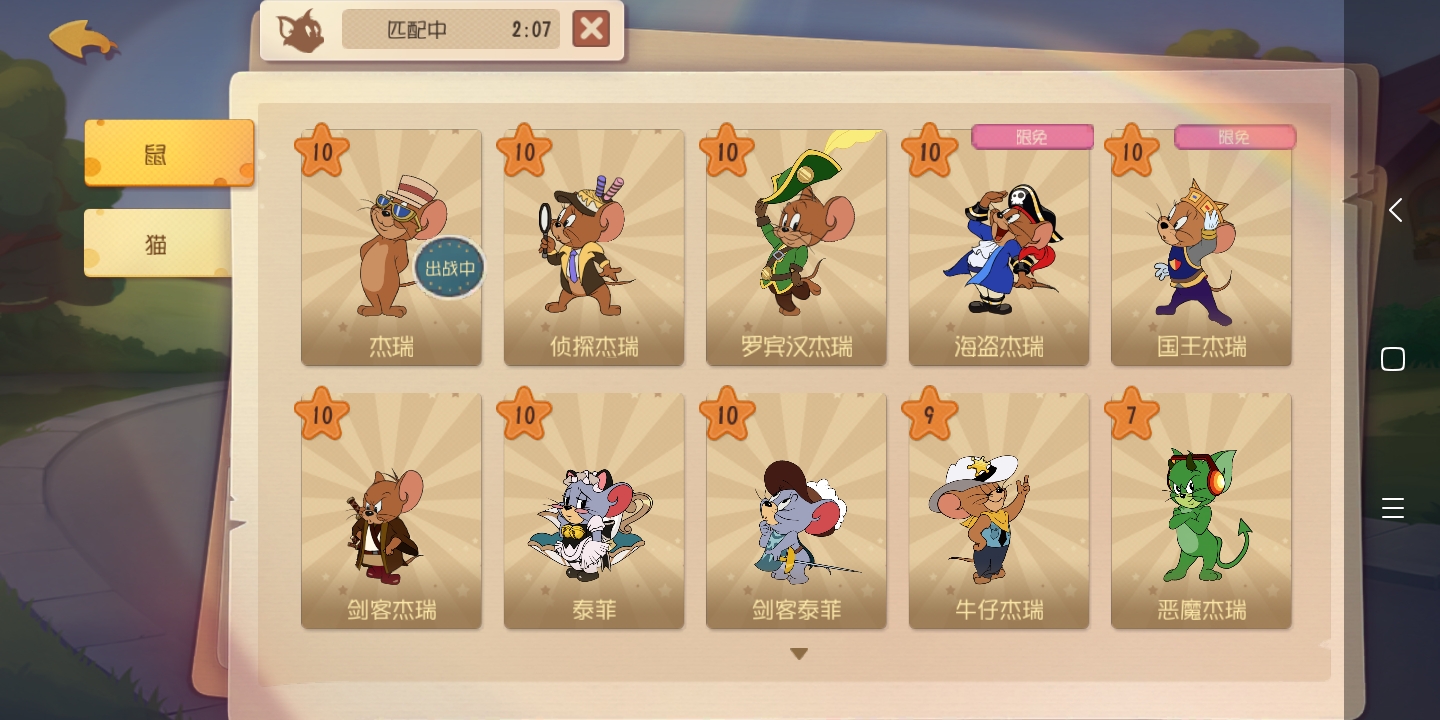Click the 出战中 badge on Jerry's card
Viewport: 1440px width, 720px height.
click(449, 267)
